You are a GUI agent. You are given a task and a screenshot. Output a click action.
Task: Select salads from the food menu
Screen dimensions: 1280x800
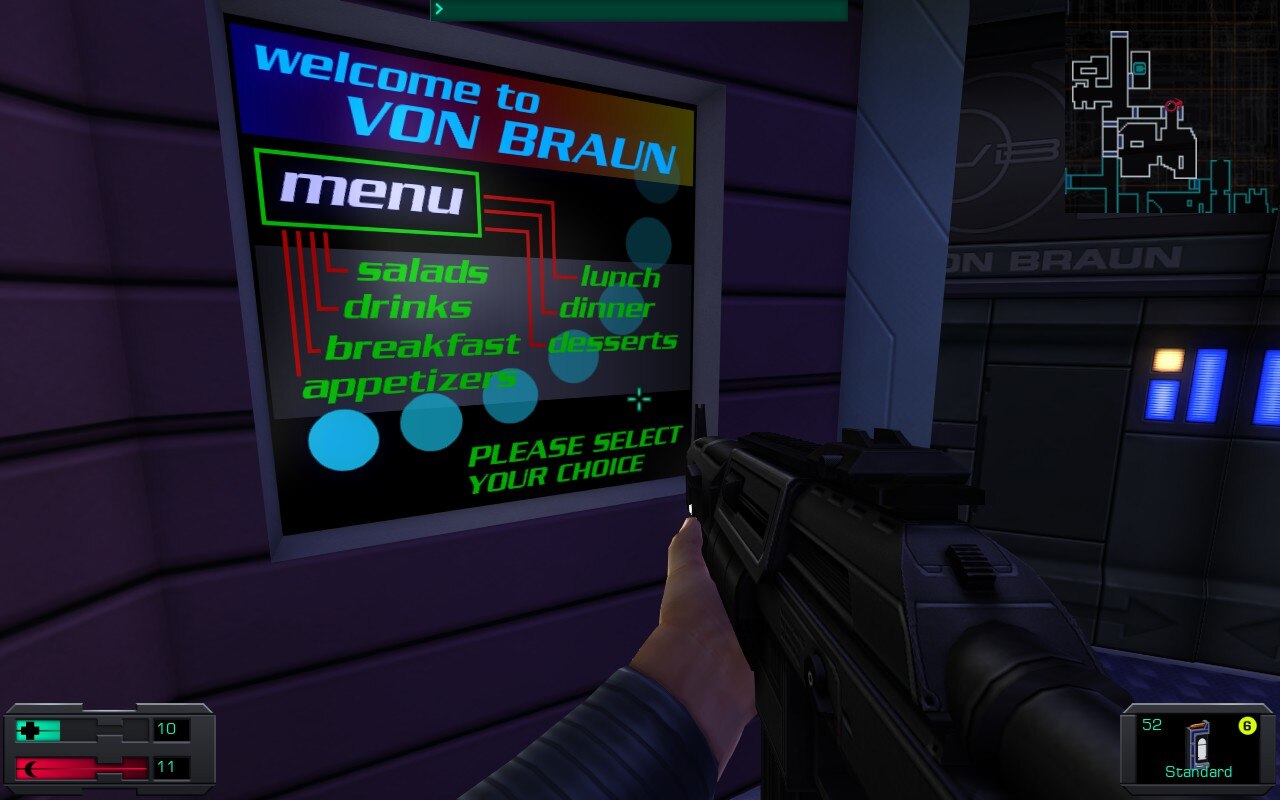(423, 271)
